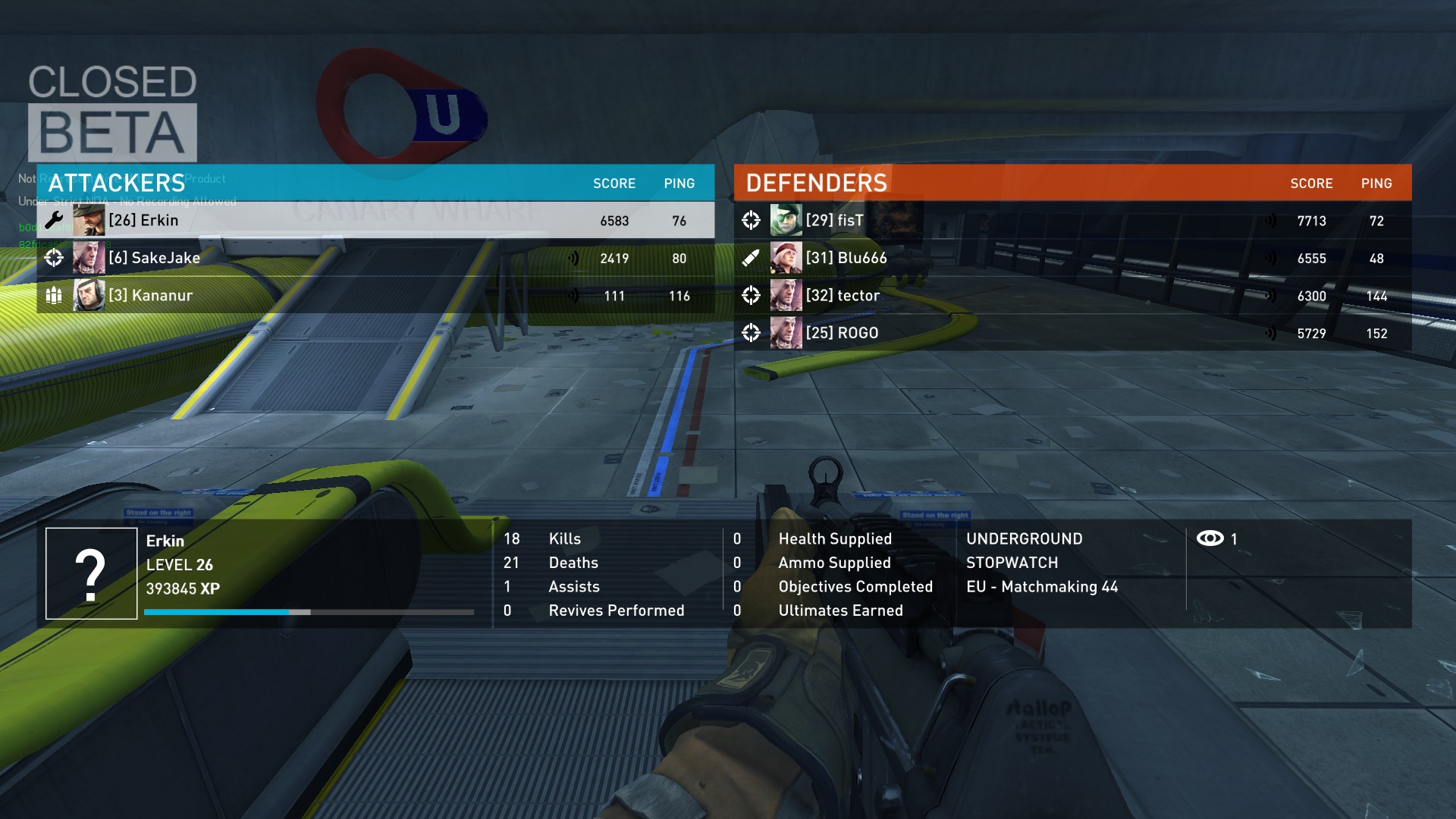Click SakeJake's voice speaker icon

tap(574, 259)
